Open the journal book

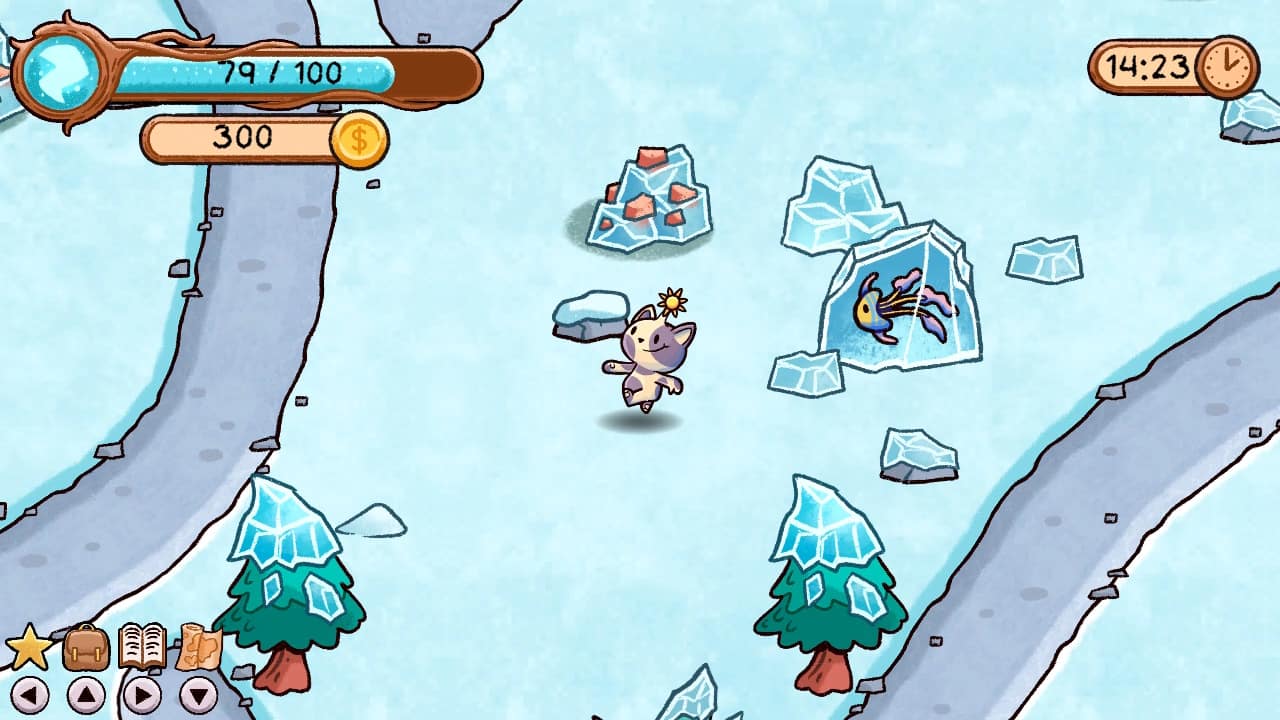pos(140,646)
